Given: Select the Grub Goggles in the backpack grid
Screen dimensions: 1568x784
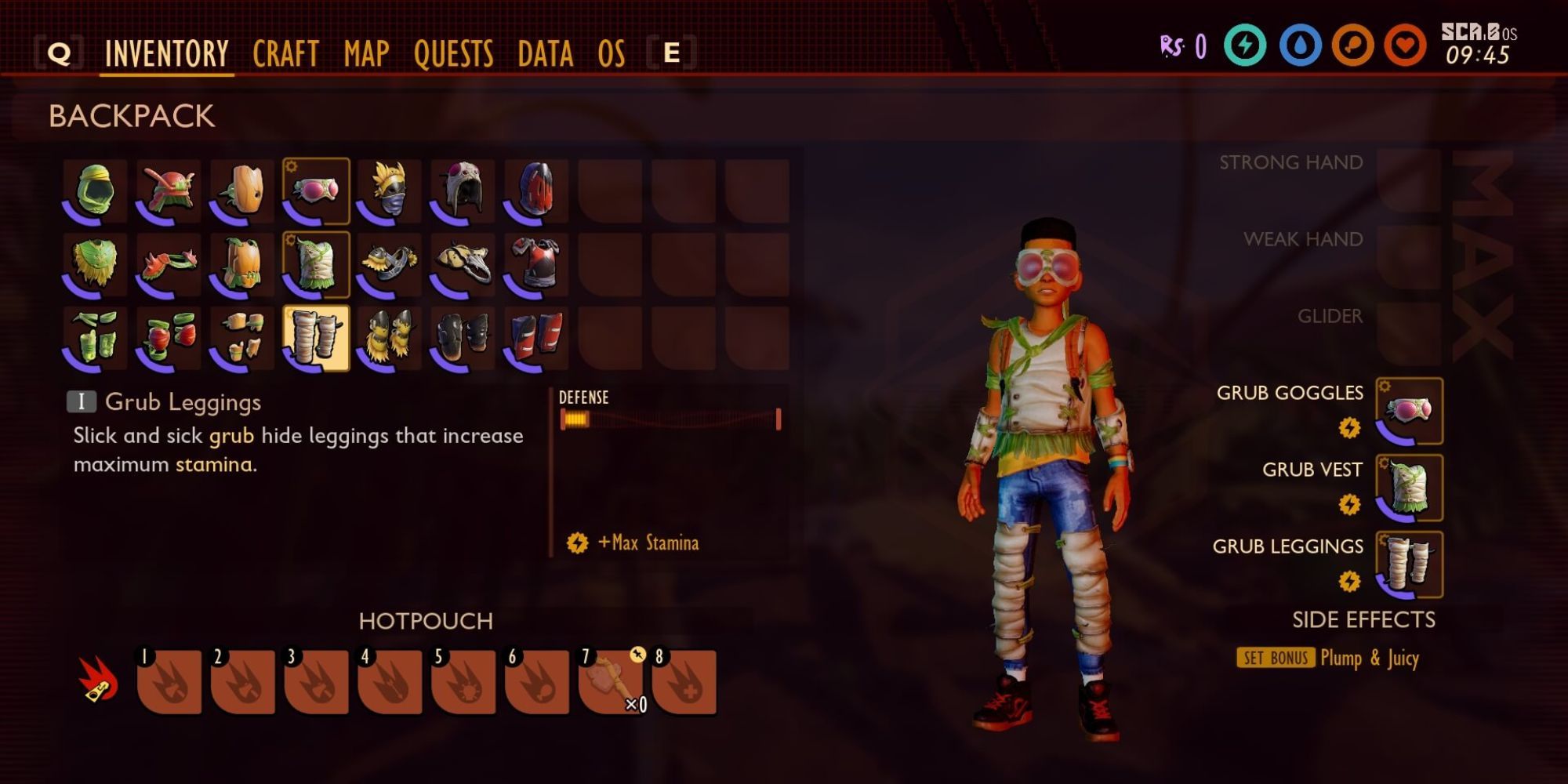Looking at the screenshot, I should (x=318, y=191).
